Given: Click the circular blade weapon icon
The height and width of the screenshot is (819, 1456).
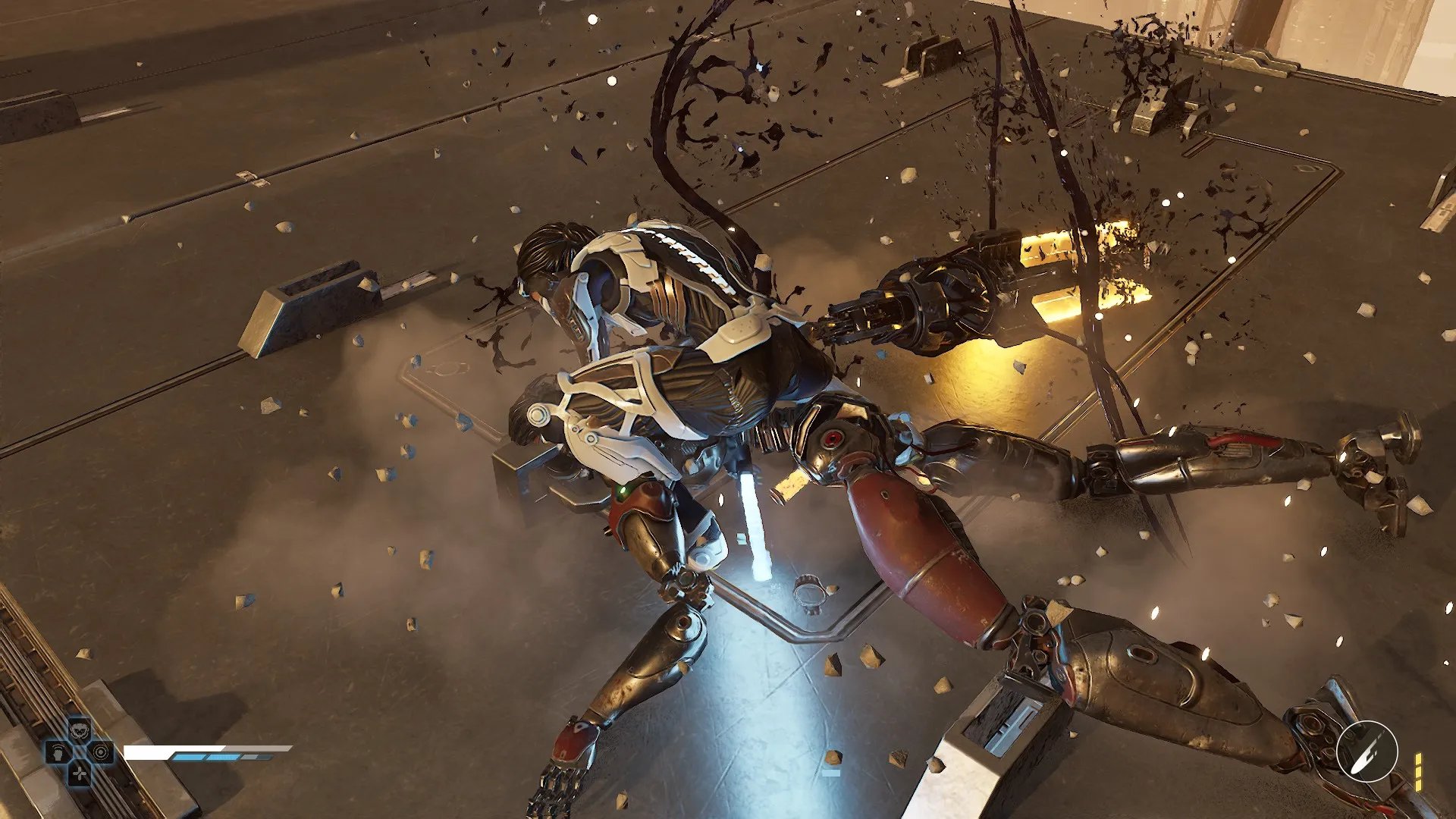Looking at the screenshot, I should 1367,751.
